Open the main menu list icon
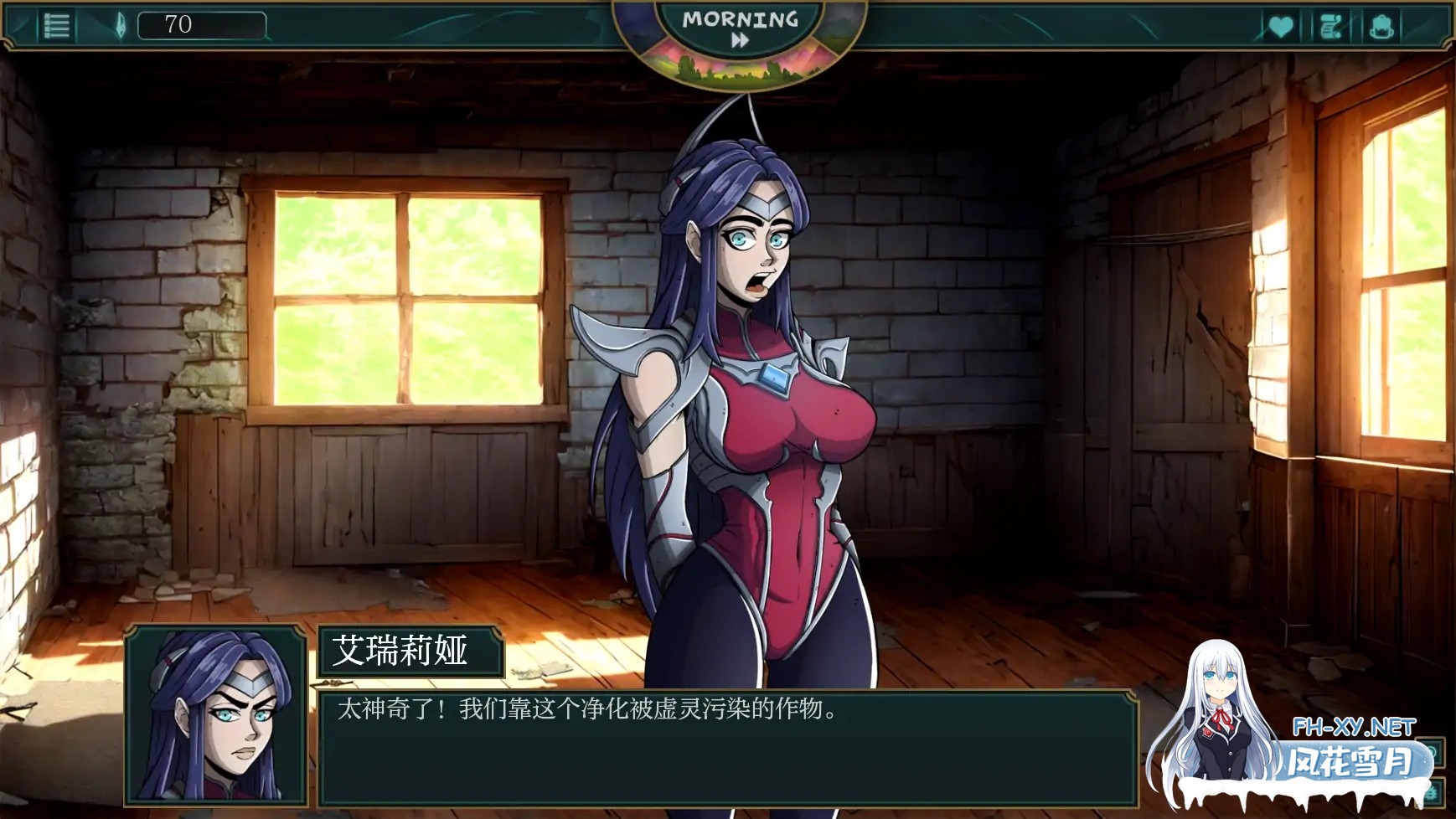 point(57,24)
